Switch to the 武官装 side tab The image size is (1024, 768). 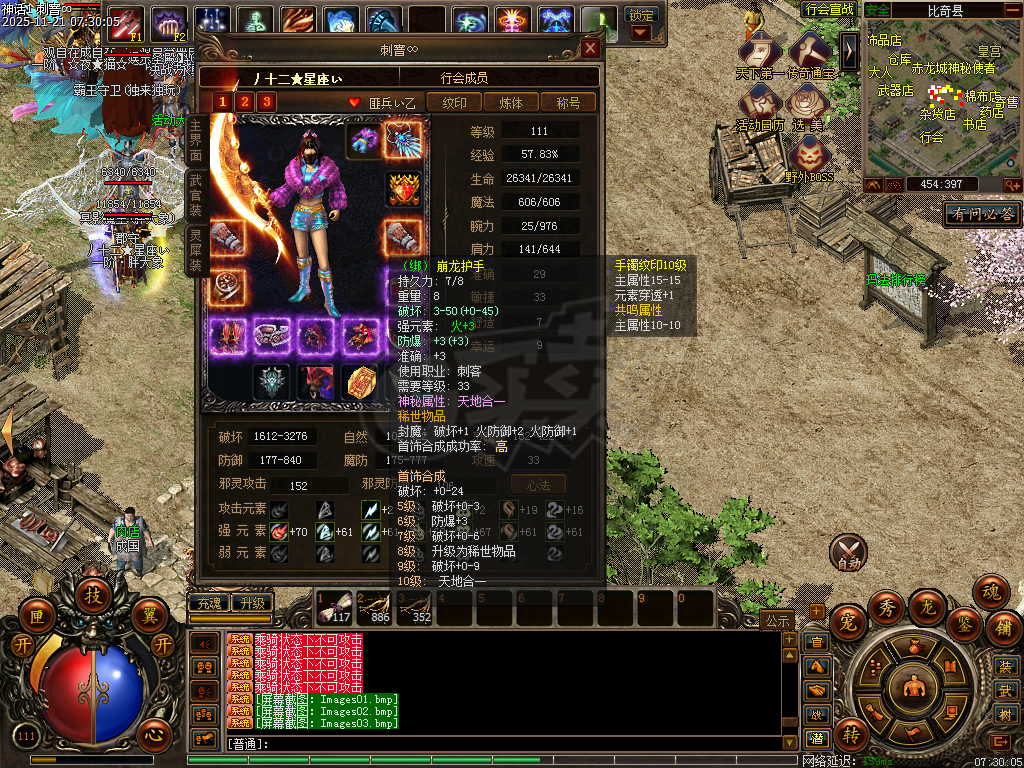tap(195, 194)
